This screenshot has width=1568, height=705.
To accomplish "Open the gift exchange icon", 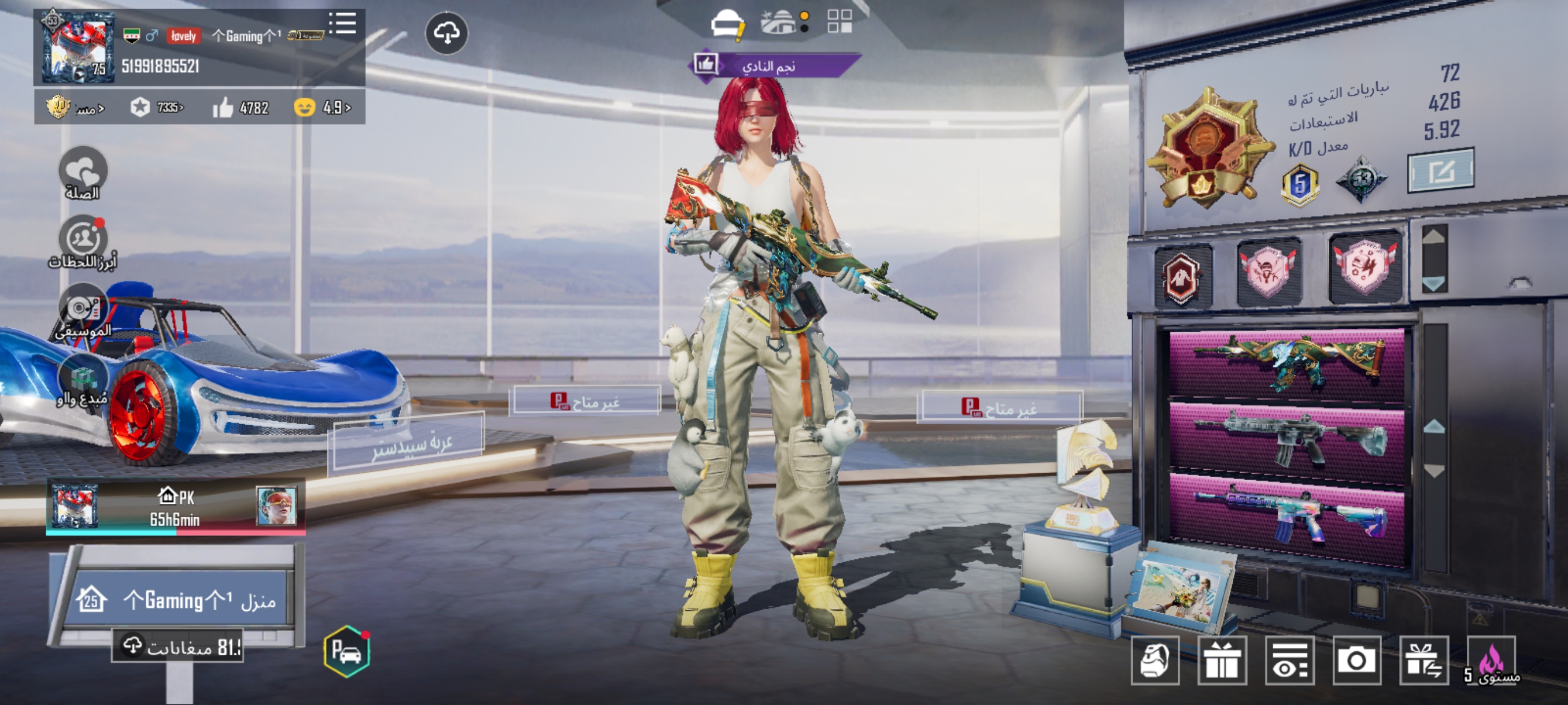I will pos(1423,660).
